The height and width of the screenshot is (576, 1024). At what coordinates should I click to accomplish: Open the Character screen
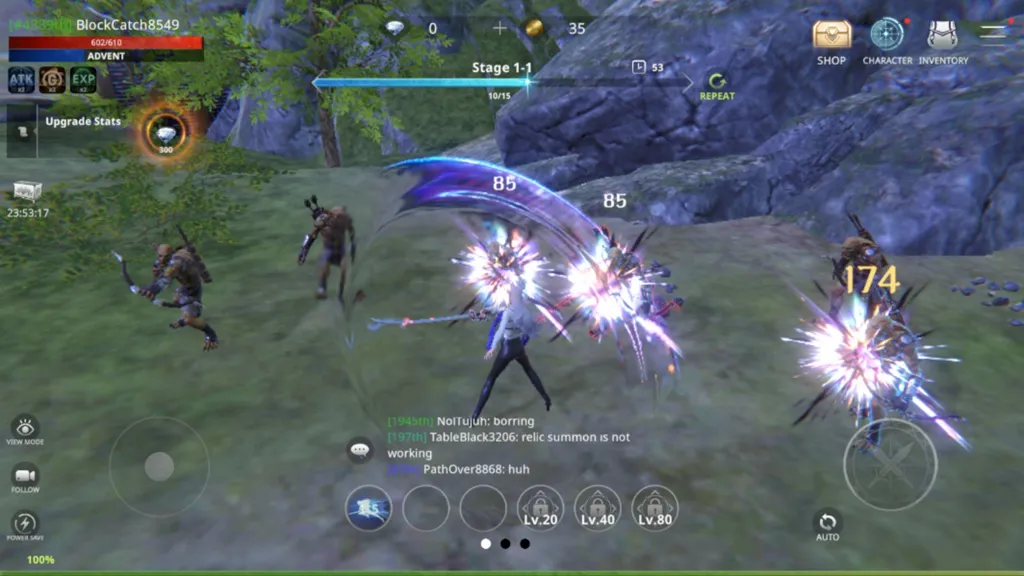click(x=886, y=36)
